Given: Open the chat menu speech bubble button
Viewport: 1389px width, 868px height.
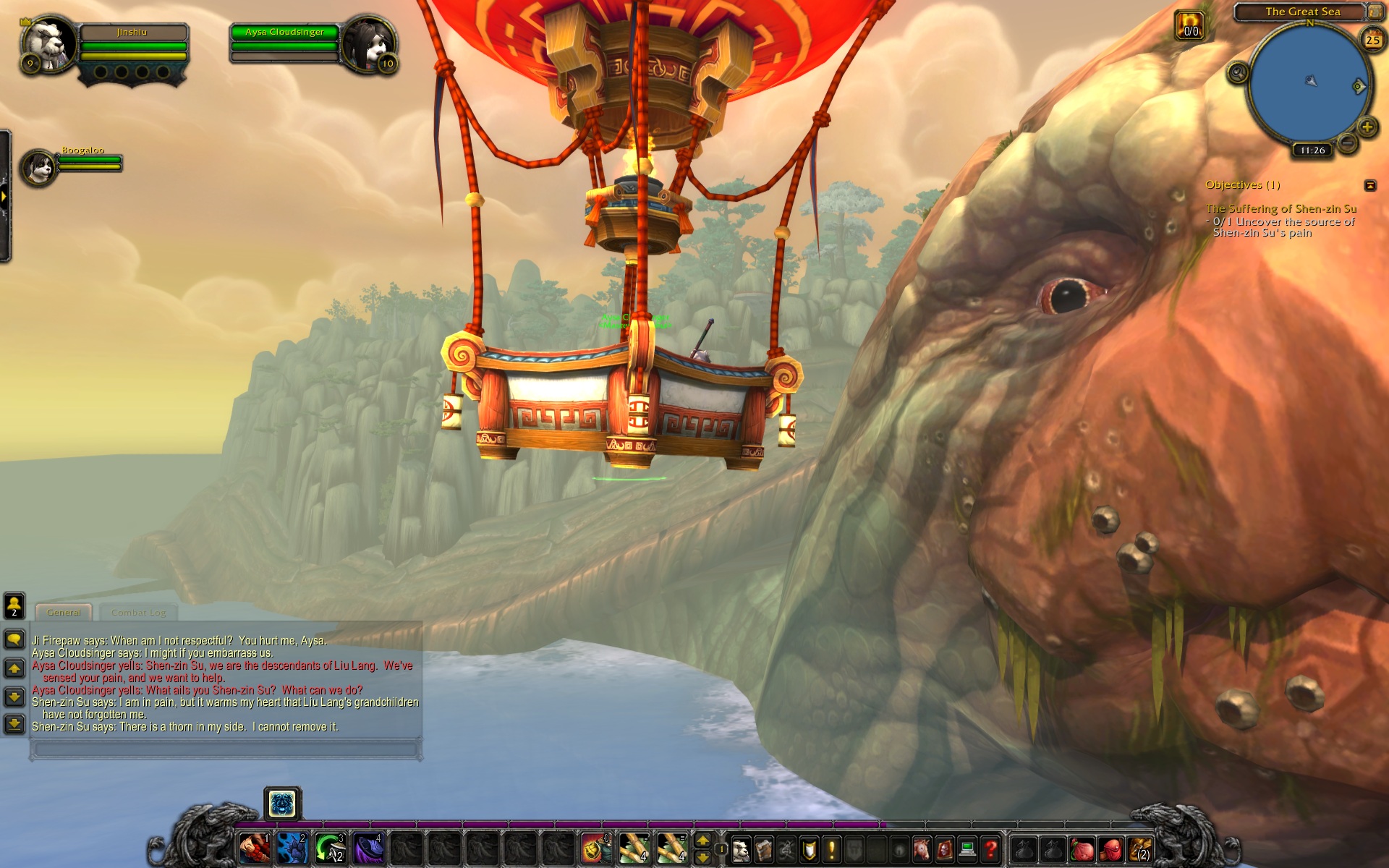Looking at the screenshot, I should pos(14,639).
